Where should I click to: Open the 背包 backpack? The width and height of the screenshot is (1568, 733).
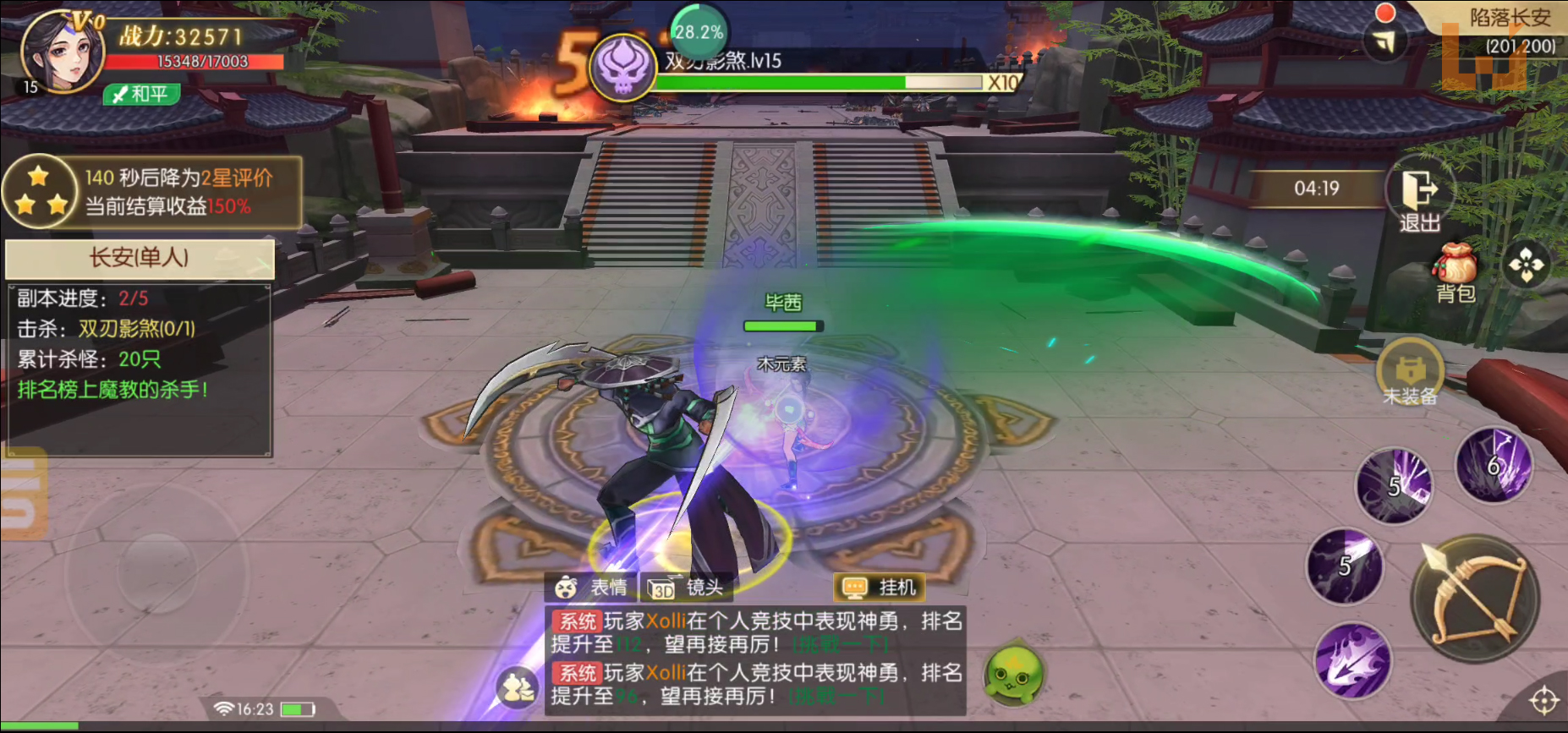[x=1455, y=272]
